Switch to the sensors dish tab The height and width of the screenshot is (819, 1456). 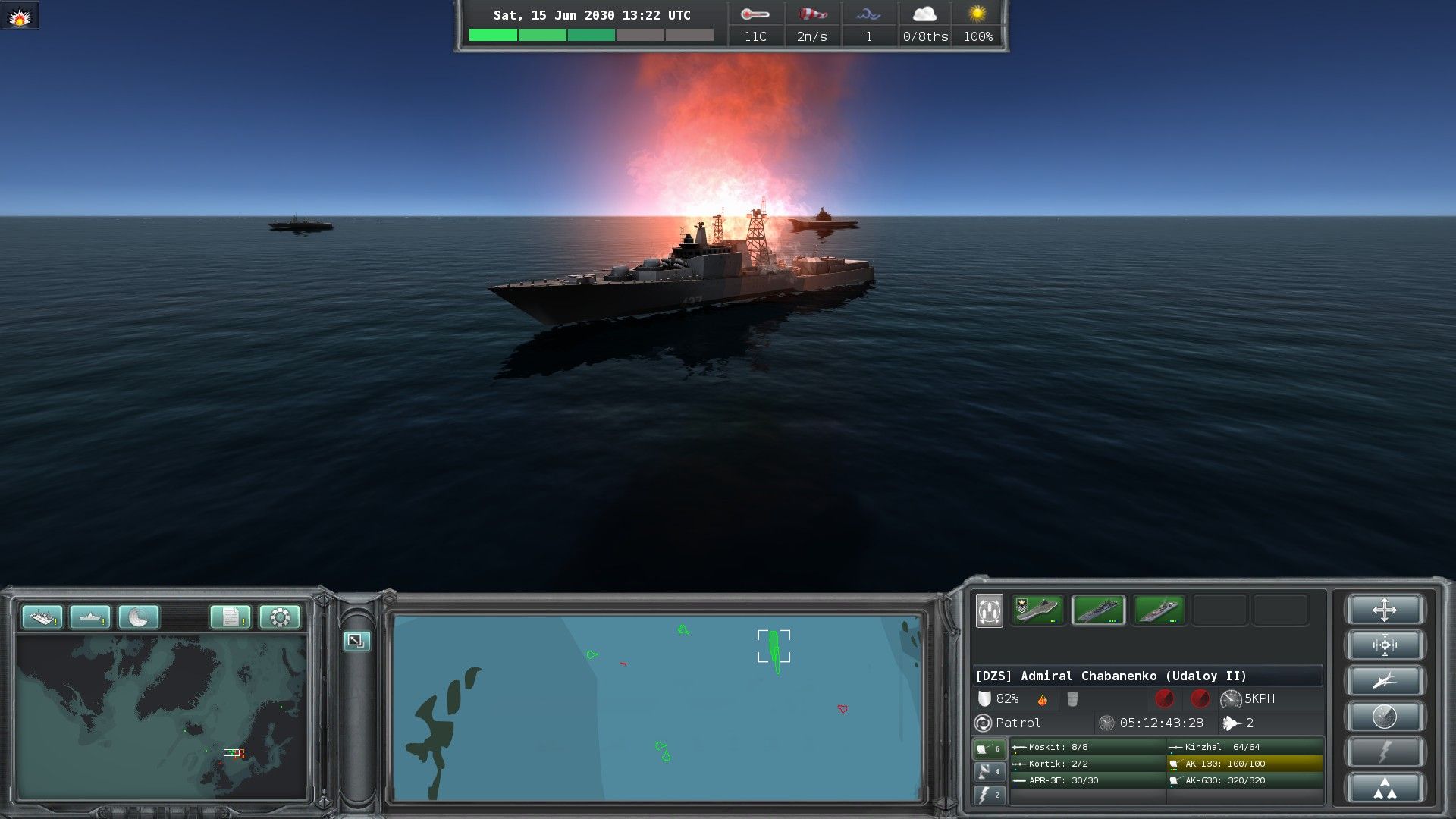[x=989, y=772]
